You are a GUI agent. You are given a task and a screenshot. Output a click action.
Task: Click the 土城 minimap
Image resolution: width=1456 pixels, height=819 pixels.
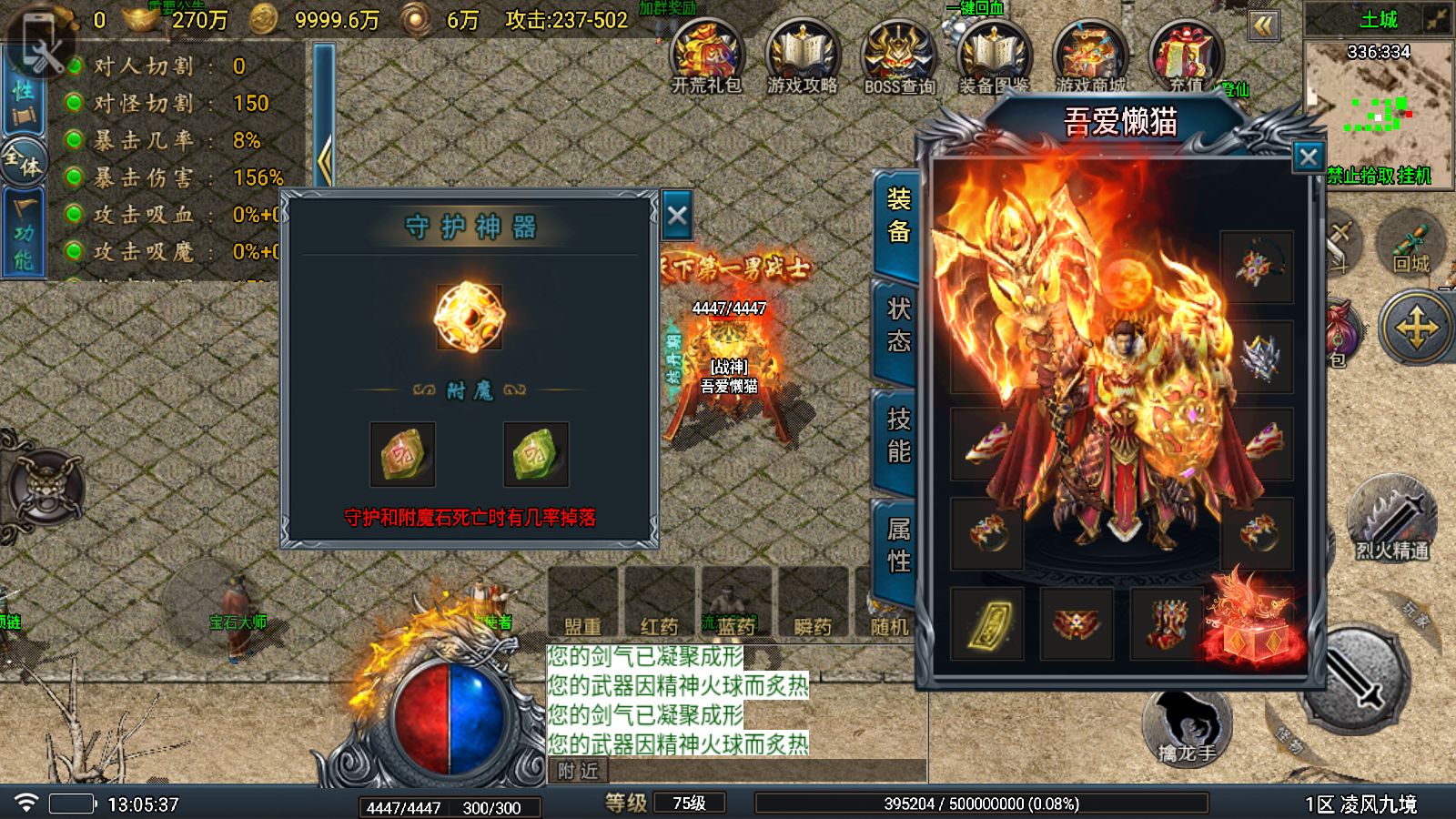click(1378, 100)
